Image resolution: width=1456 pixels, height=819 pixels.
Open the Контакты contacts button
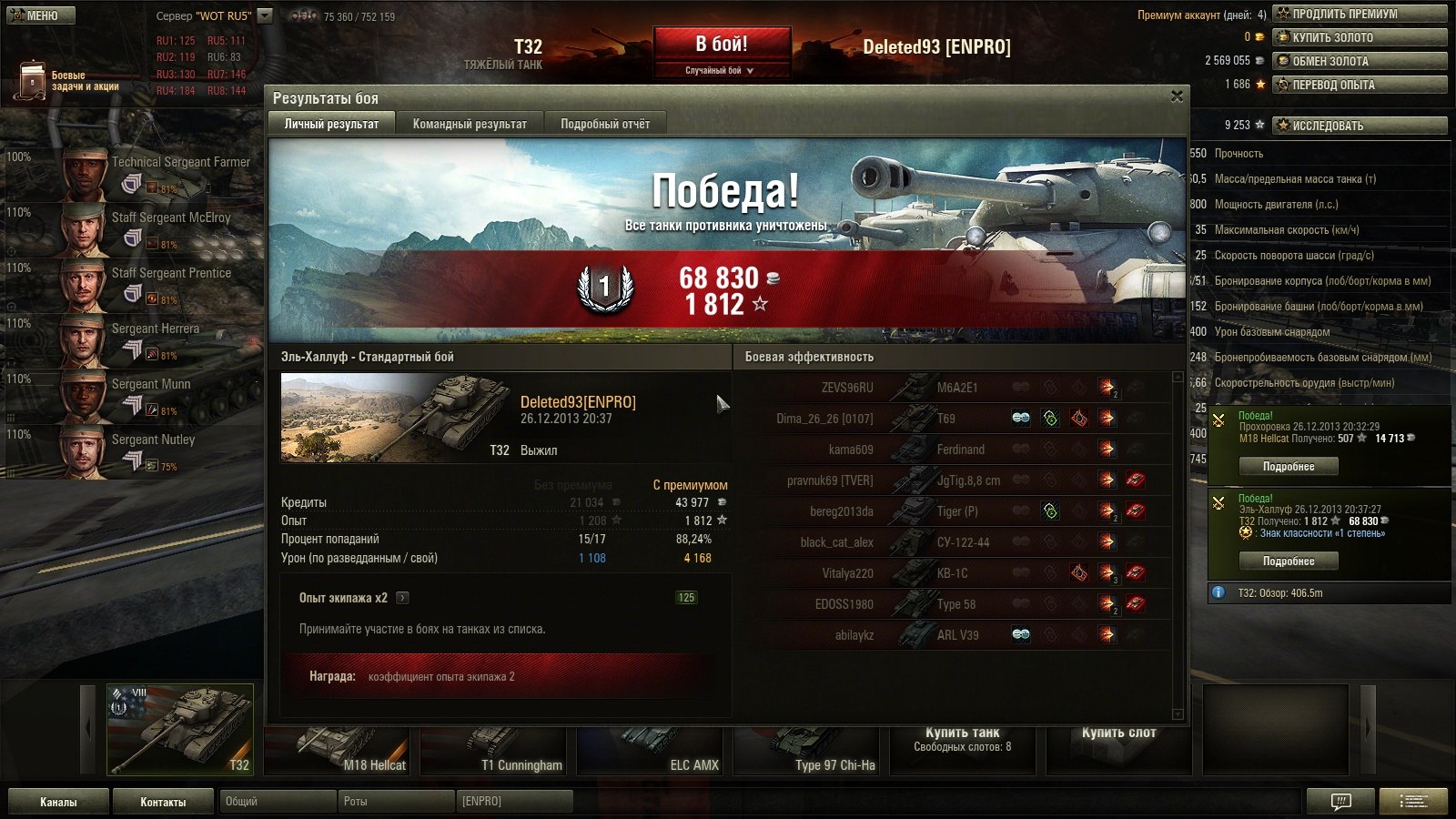click(x=163, y=802)
